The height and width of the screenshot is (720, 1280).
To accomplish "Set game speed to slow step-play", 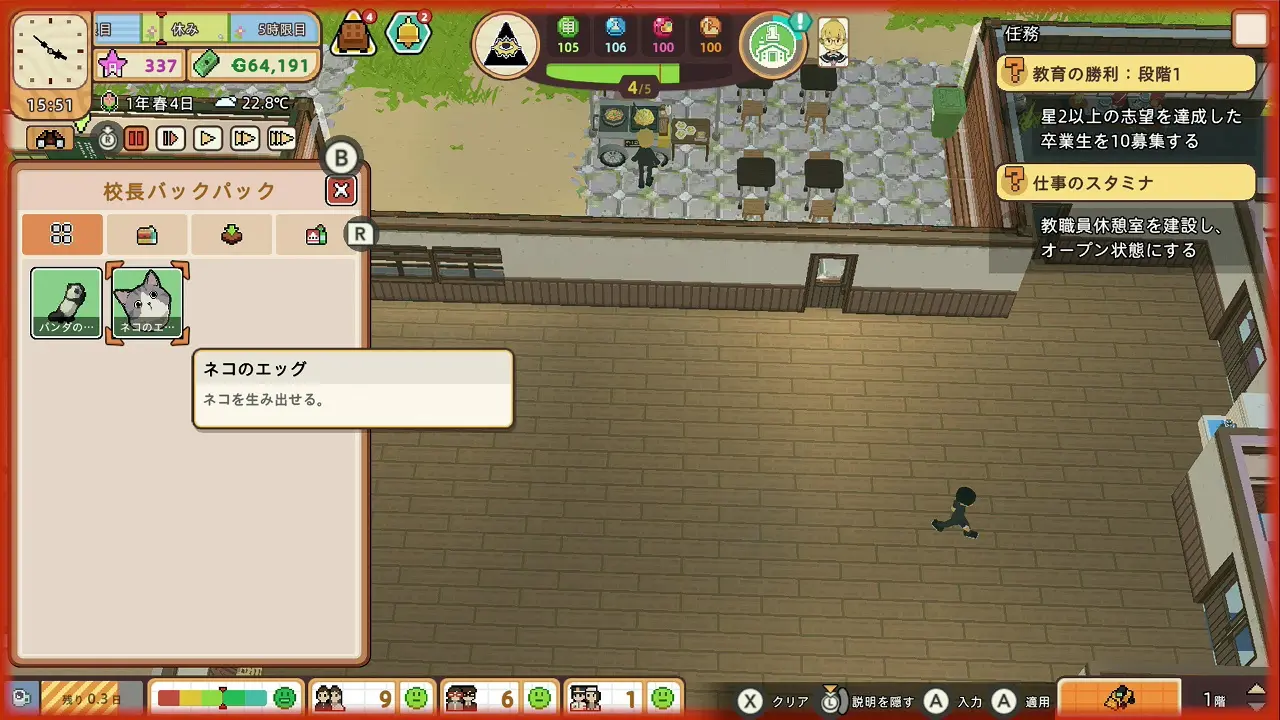I will [x=171, y=139].
